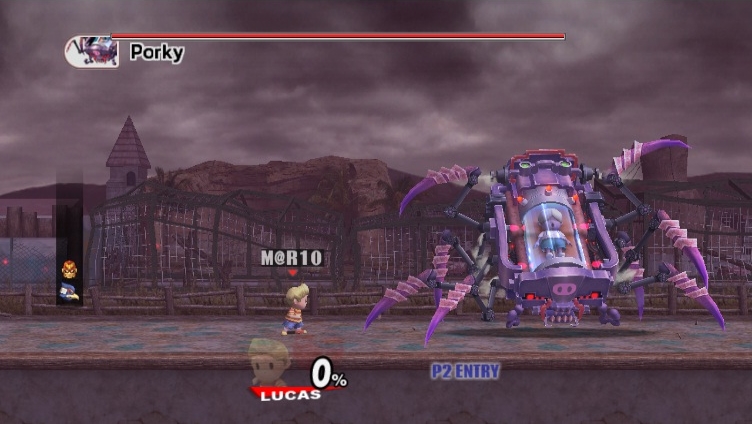Image resolution: width=752 pixels, height=424 pixels.
Task: Select the Captain Falcon stock icon
Action: tap(69, 270)
